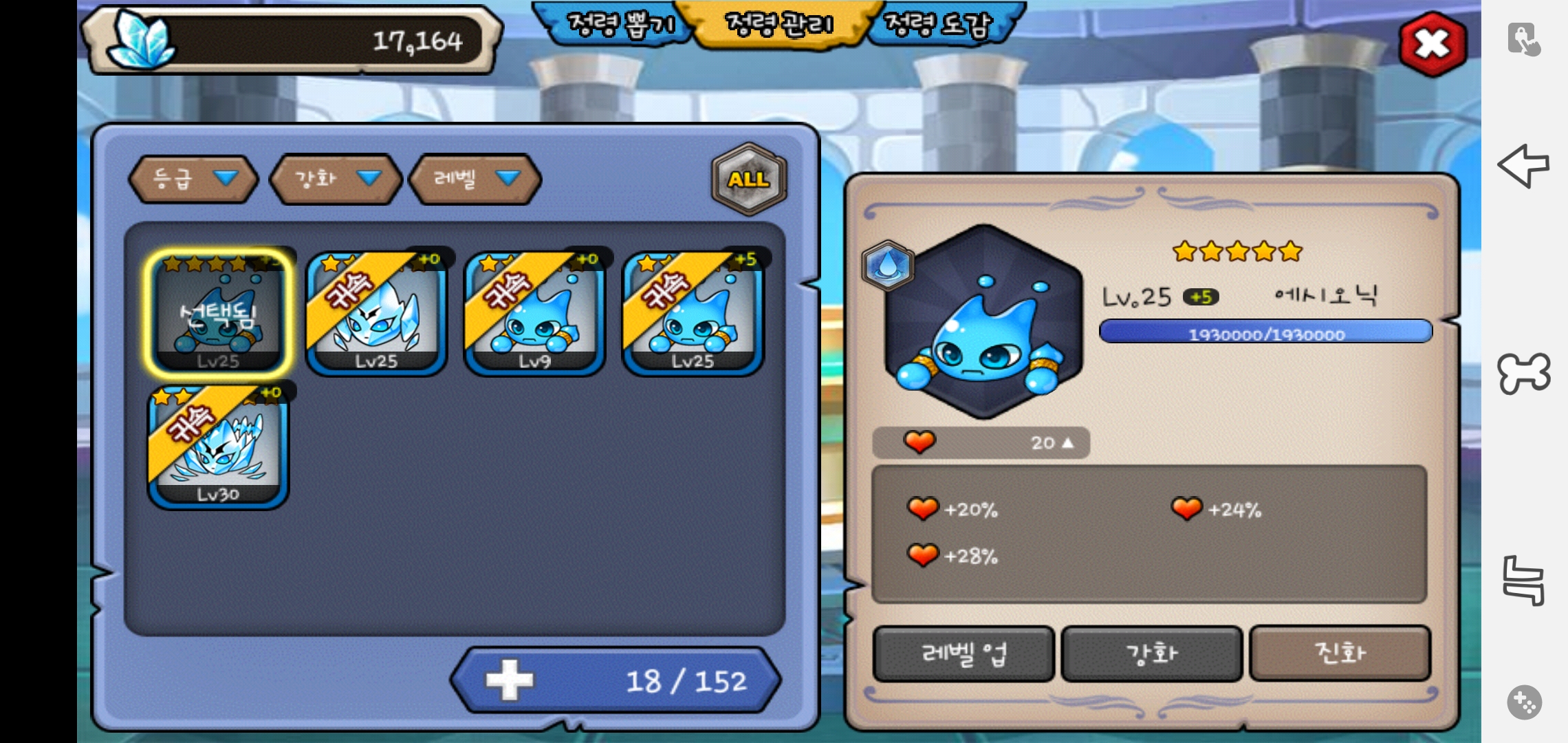Click the emulator back arrow button
Image resolution: width=1568 pixels, height=743 pixels.
[x=1523, y=165]
